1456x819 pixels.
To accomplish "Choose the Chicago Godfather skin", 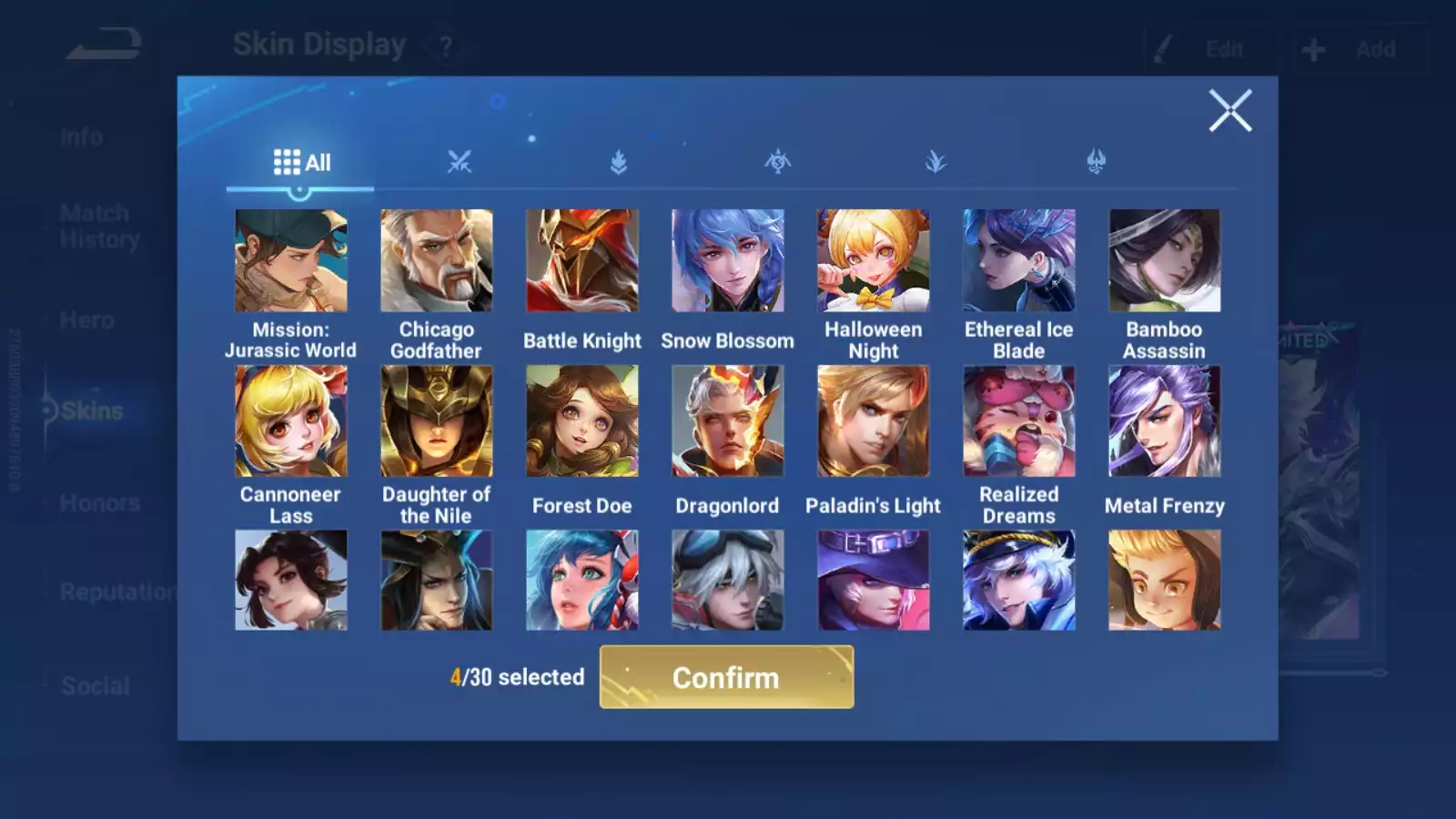I will pos(437,261).
